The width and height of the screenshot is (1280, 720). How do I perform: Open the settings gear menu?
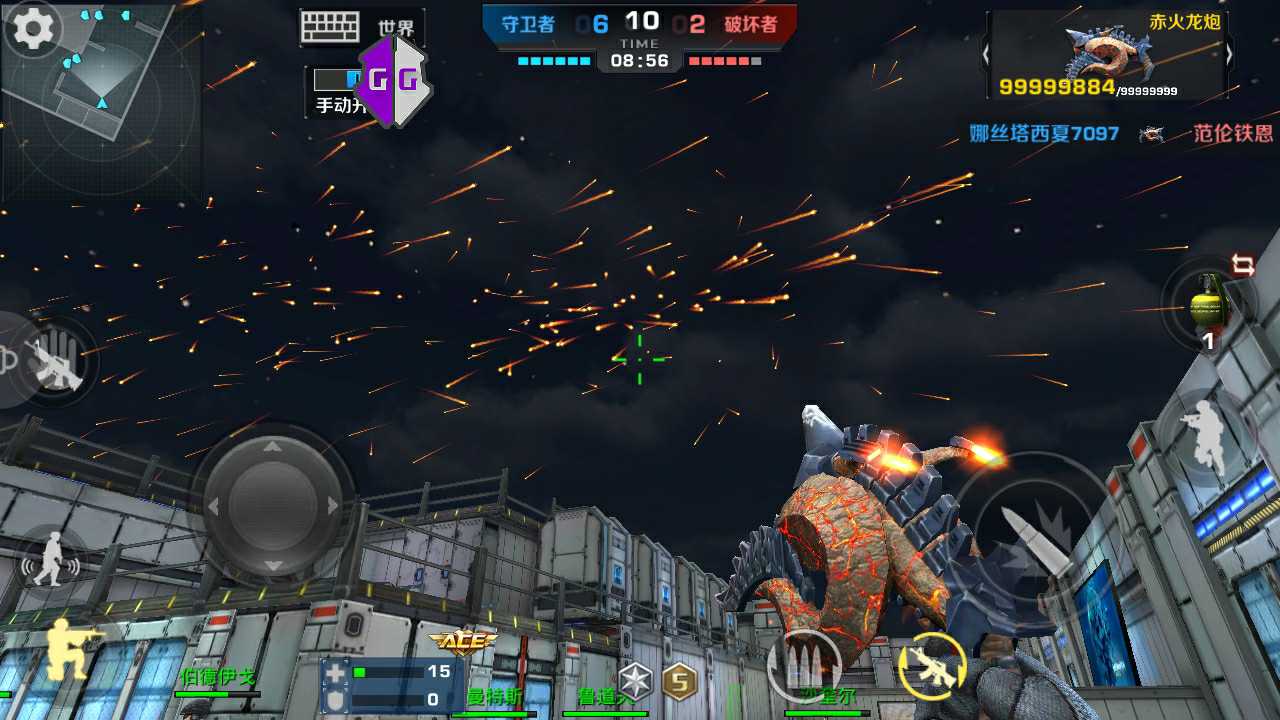click(x=33, y=31)
